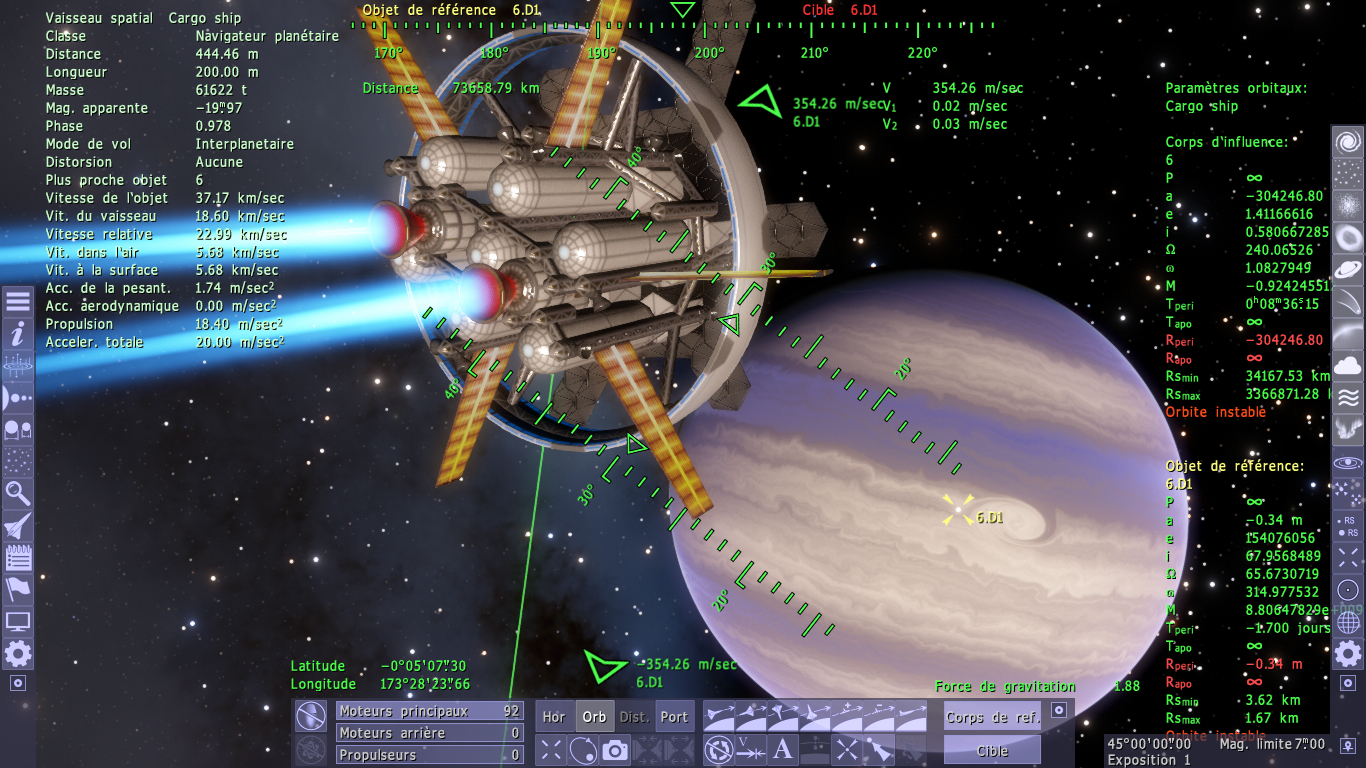
Task: Select the Moteurs principaux throttle bar
Action: coord(429,711)
